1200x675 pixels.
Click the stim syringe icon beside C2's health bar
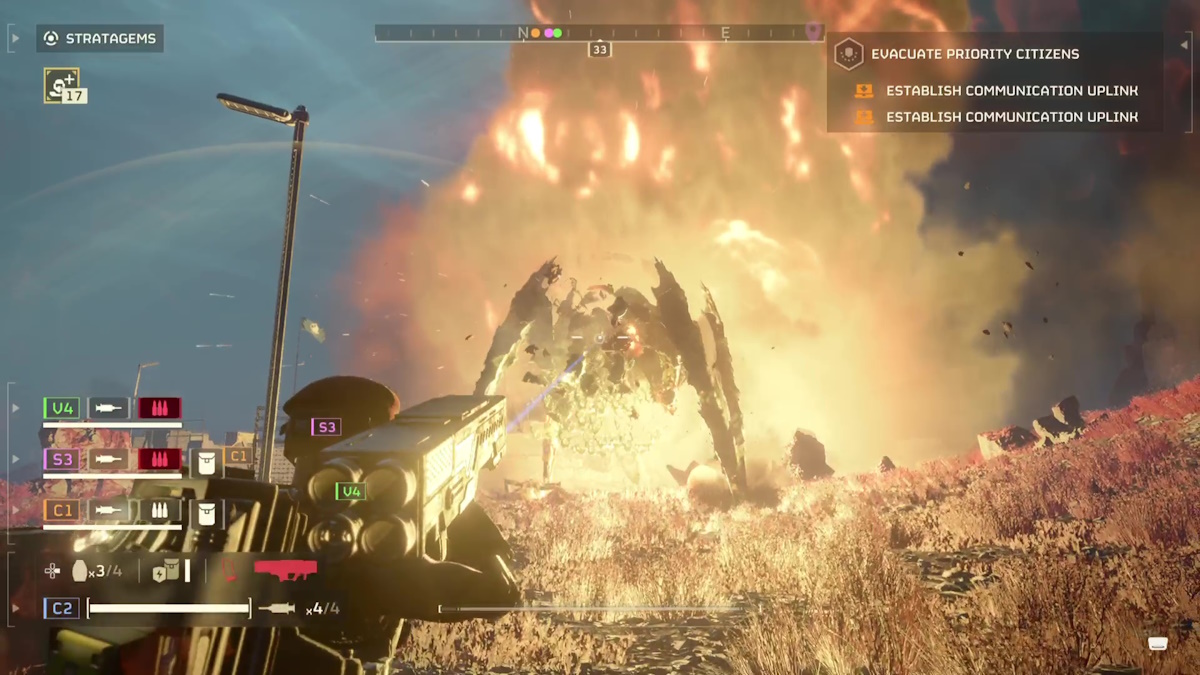(x=277, y=608)
